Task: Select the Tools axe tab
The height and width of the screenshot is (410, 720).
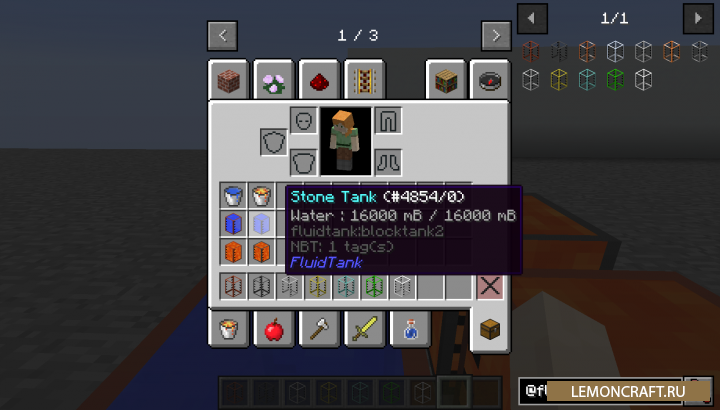Action: (318, 328)
